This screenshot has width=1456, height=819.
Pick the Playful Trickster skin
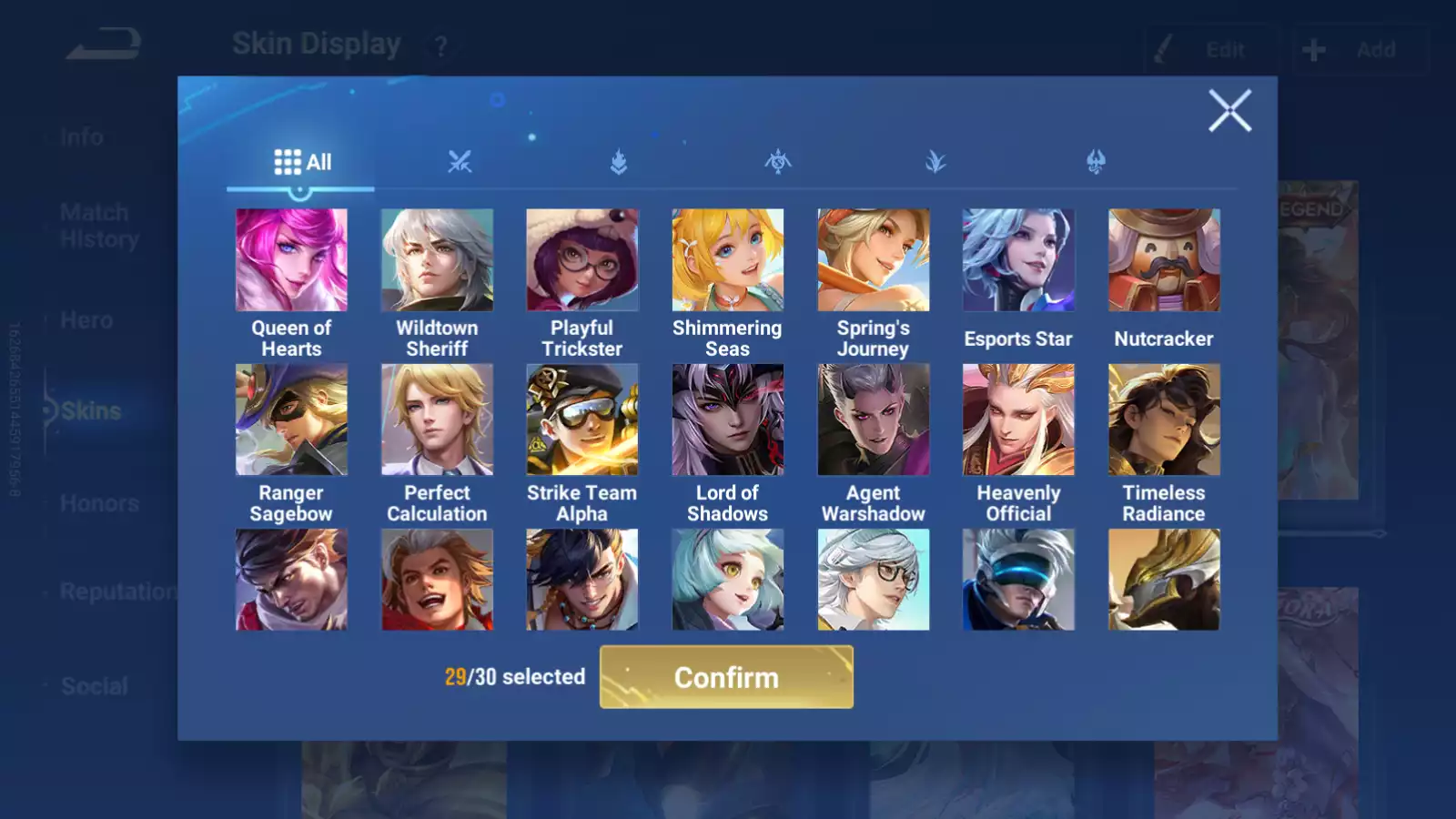tap(582, 258)
